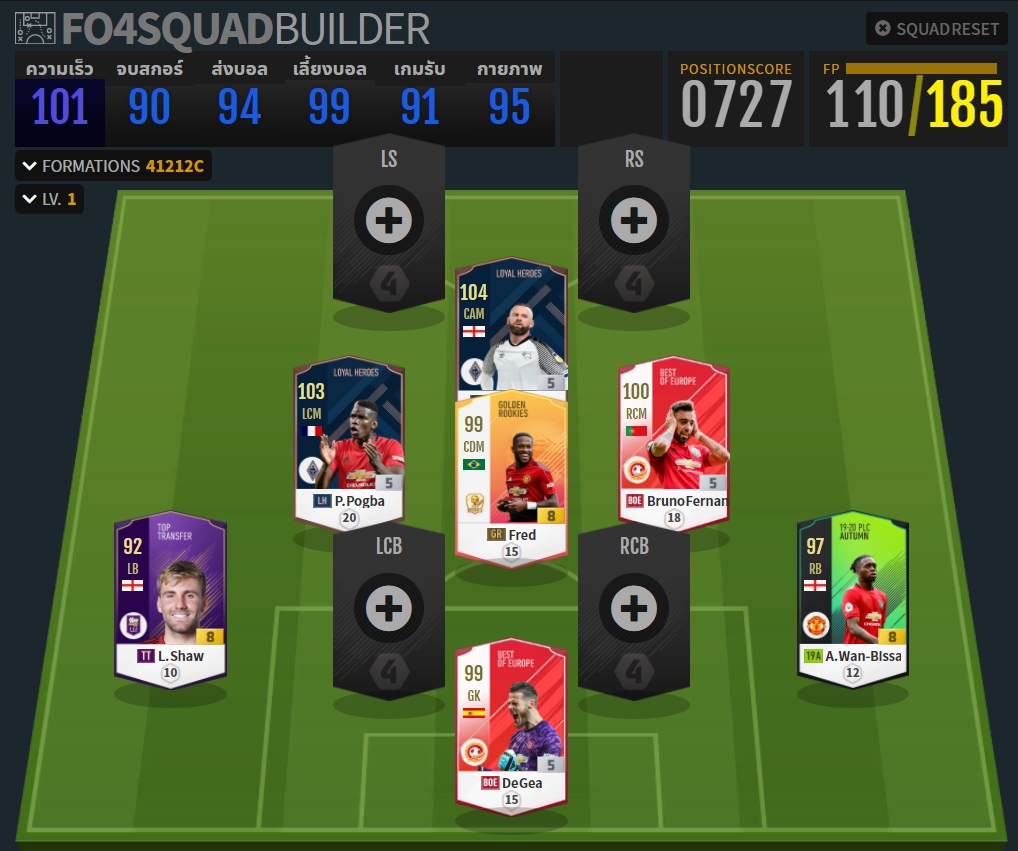1018x851 pixels.
Task: Open the FORMATIONS dropdown
Action: [113, 166]
